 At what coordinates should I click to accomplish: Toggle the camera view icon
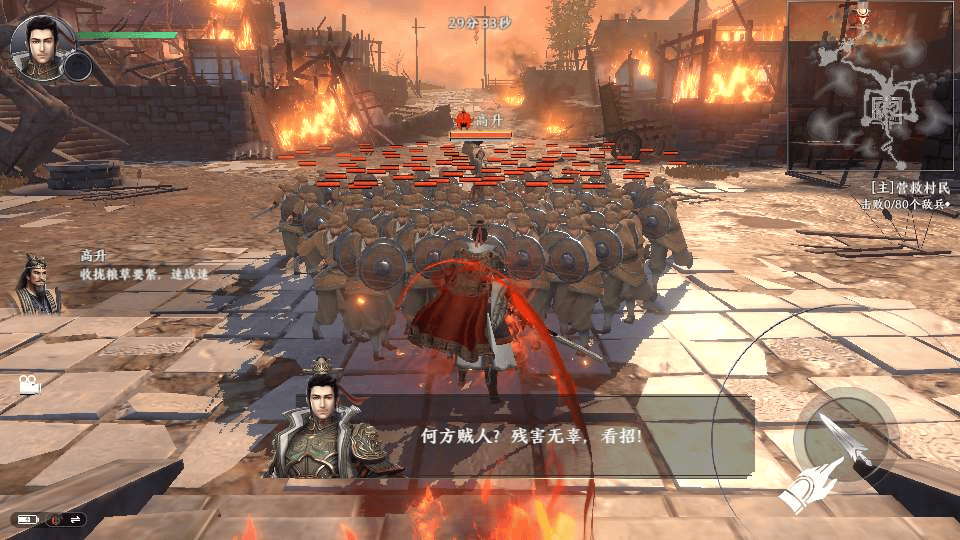(x=29, y=384)
